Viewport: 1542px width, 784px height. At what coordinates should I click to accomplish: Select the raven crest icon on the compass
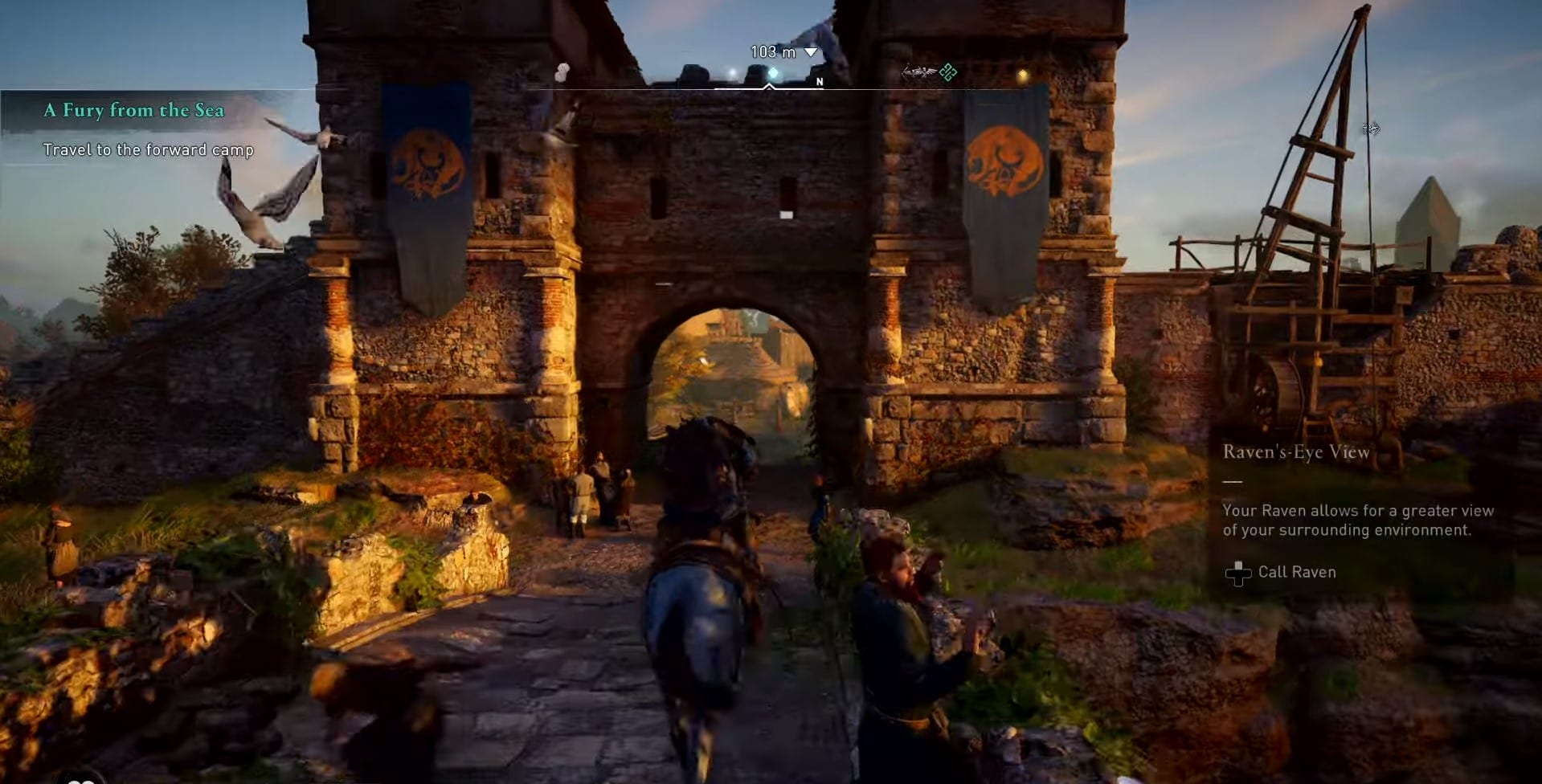pos(919,71)
